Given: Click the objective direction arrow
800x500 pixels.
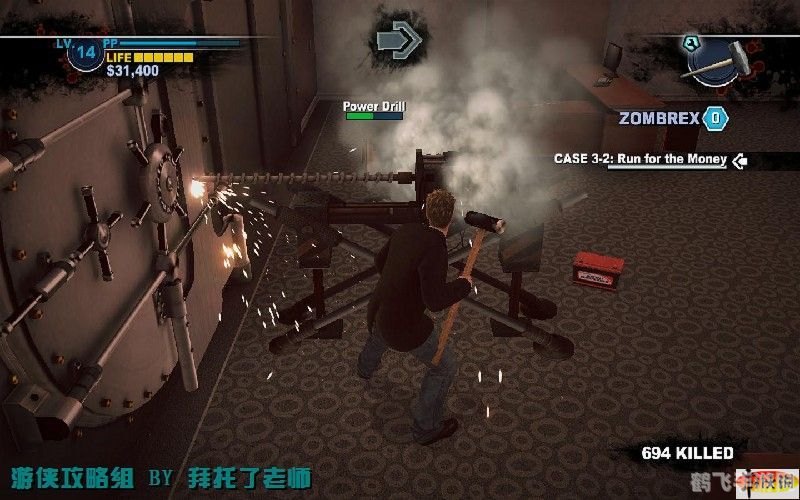Looking at the screenshot, I should click(x=399, y=40).
